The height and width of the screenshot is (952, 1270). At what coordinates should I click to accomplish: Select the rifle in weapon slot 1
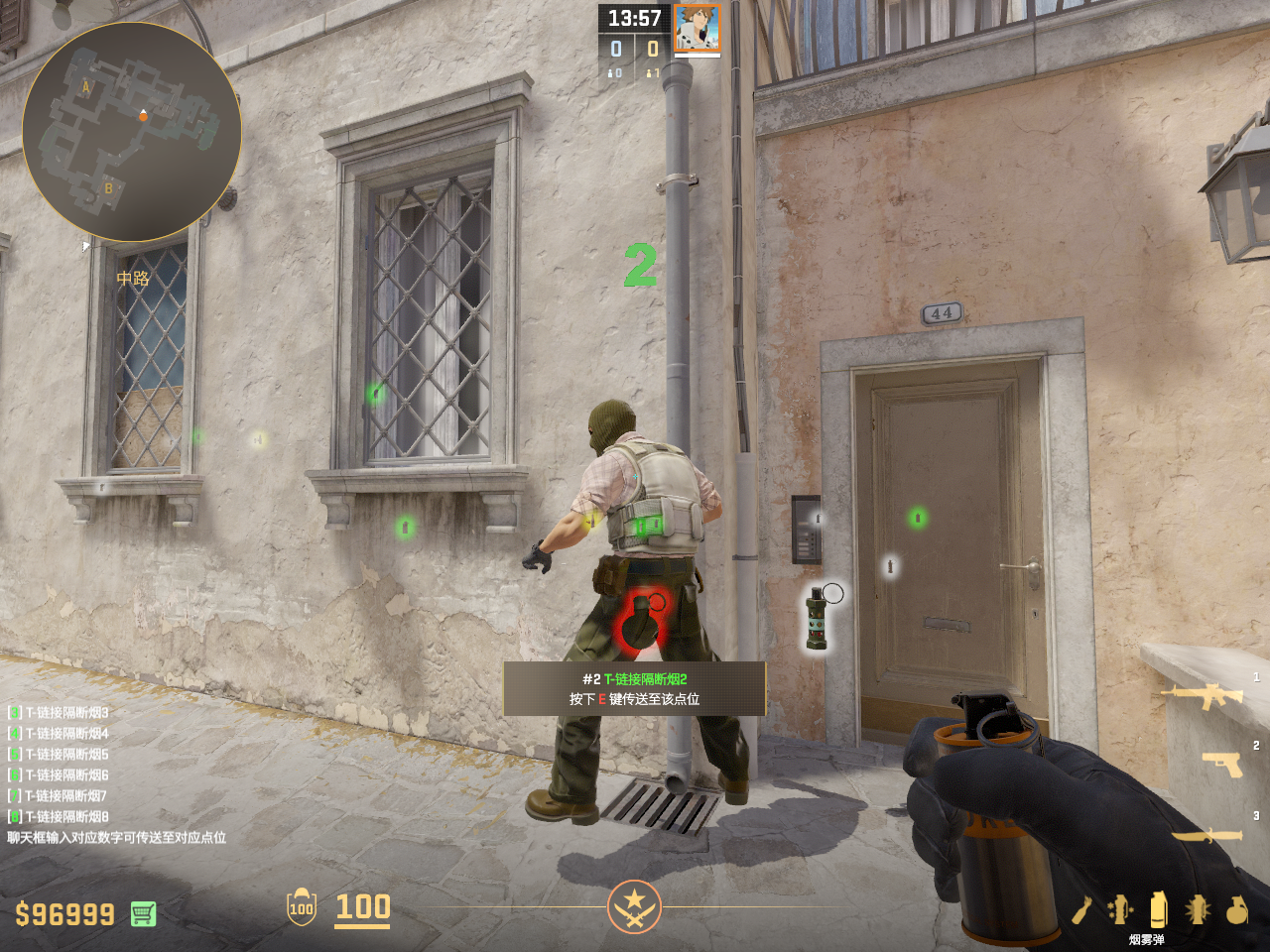tap(1207, 695)
